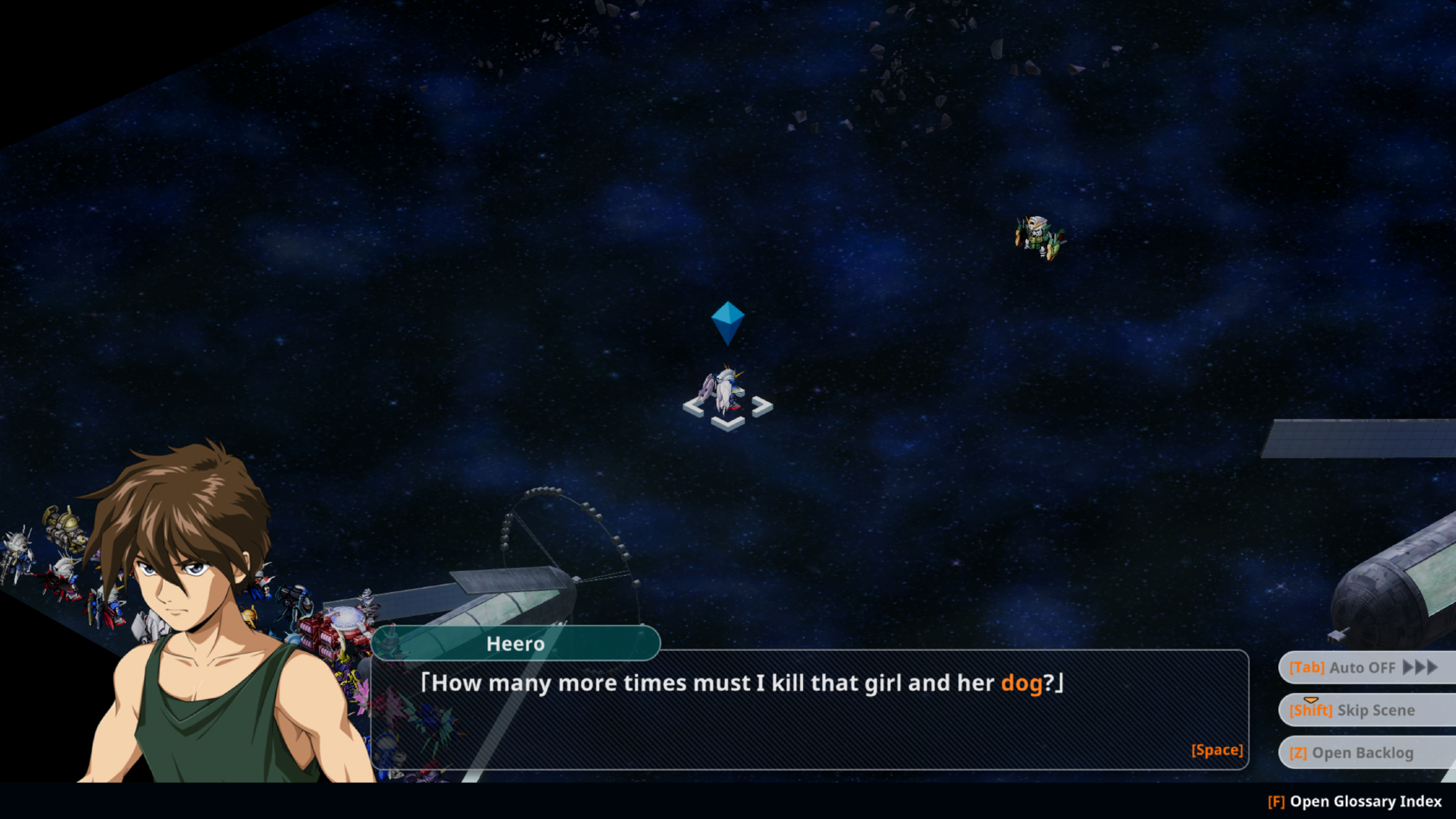
Task: Open the Backlog
Action: (1364, 753)
